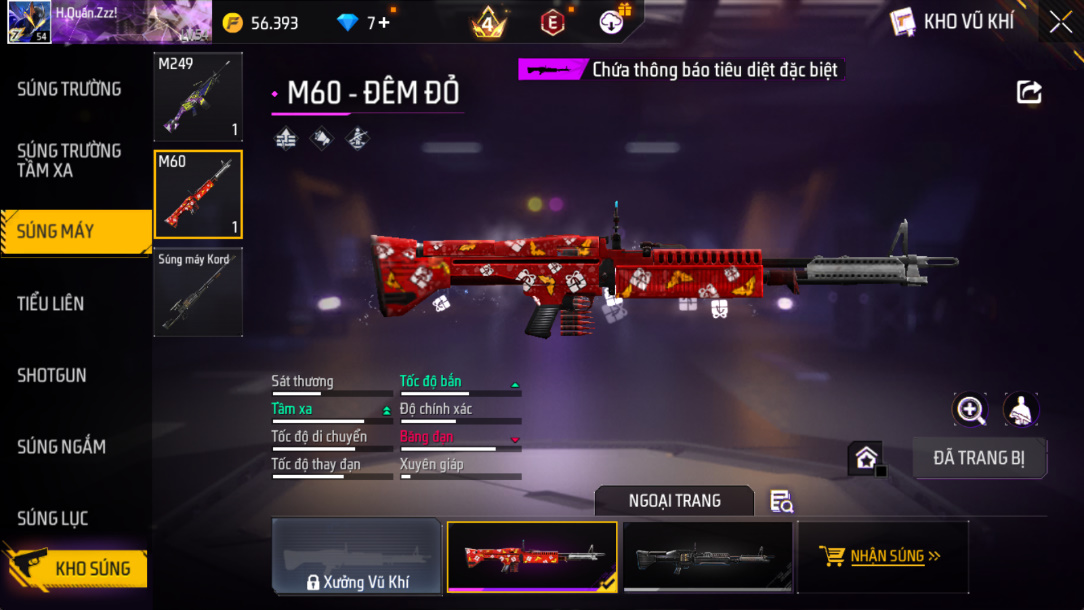Zoom in with the magnifier icon
Viewport: 1084px width, 610px height.
click(970, 409)
